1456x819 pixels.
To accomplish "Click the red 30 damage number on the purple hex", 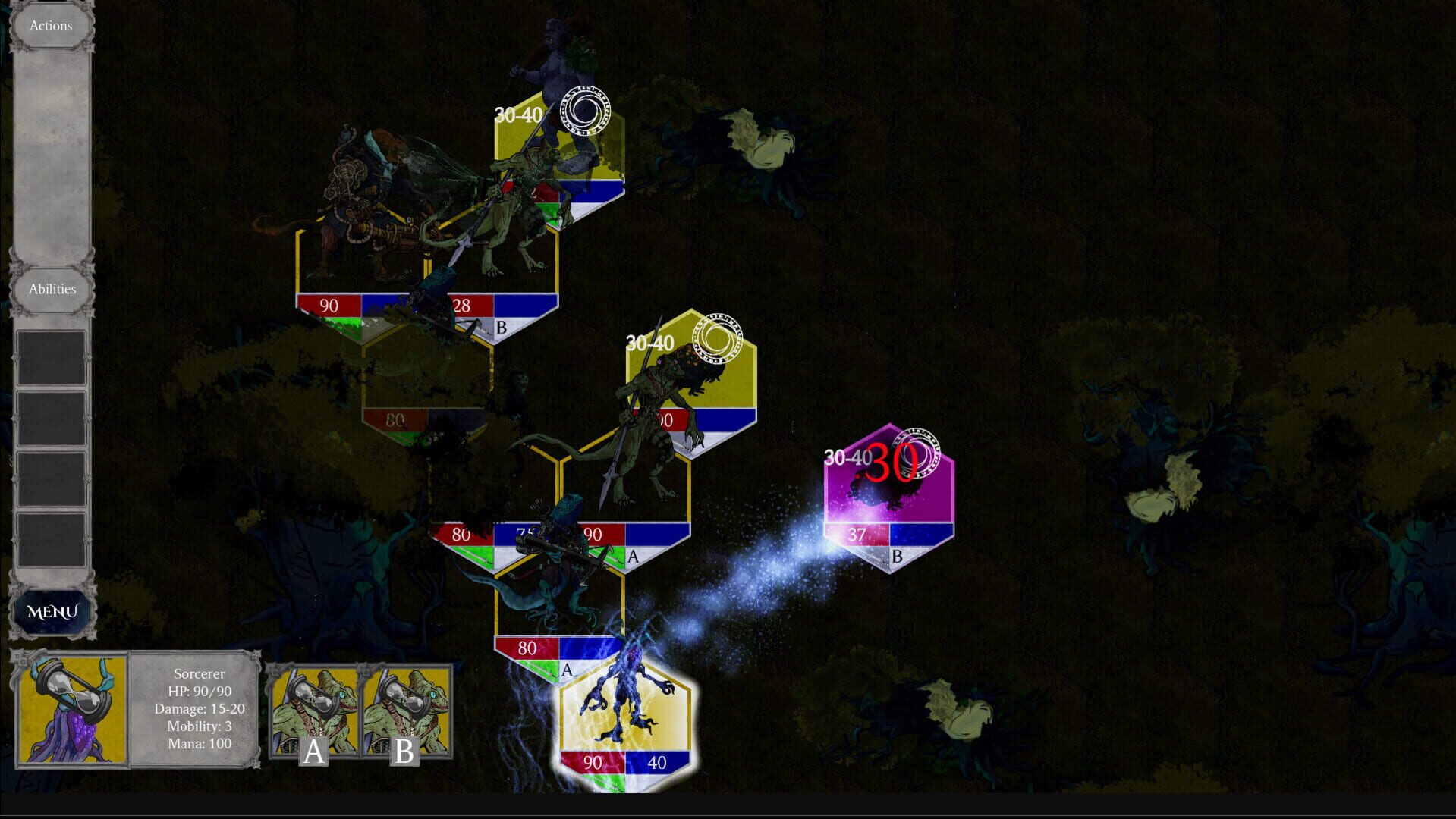I will point(890,462).
